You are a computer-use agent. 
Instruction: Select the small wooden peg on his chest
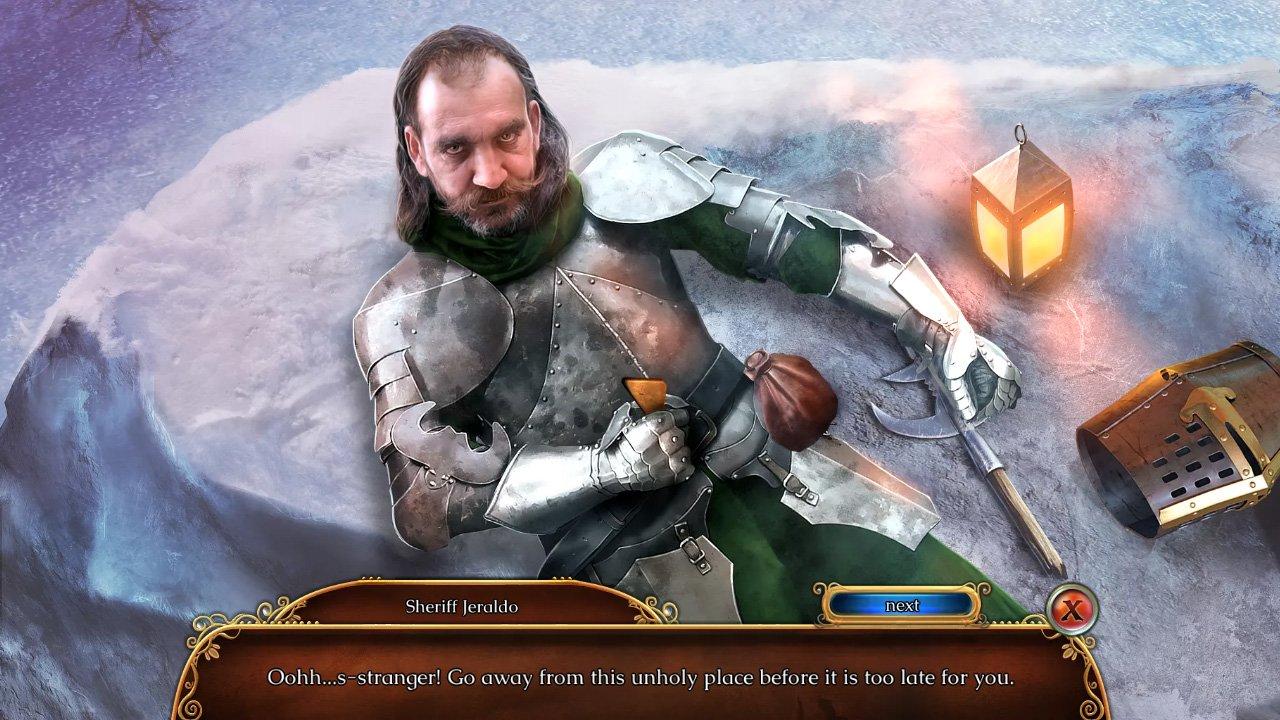648,392
